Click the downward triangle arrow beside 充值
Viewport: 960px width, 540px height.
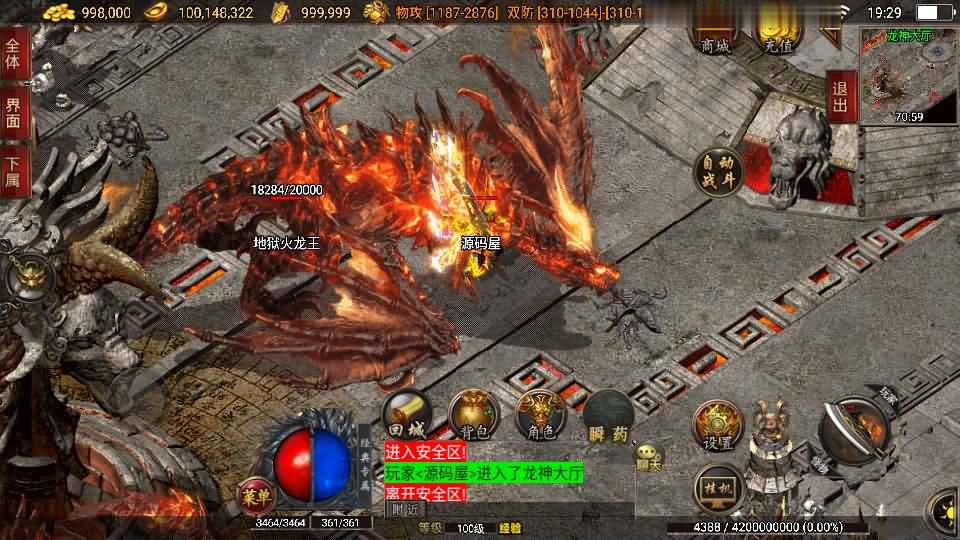tap(831, 37)
